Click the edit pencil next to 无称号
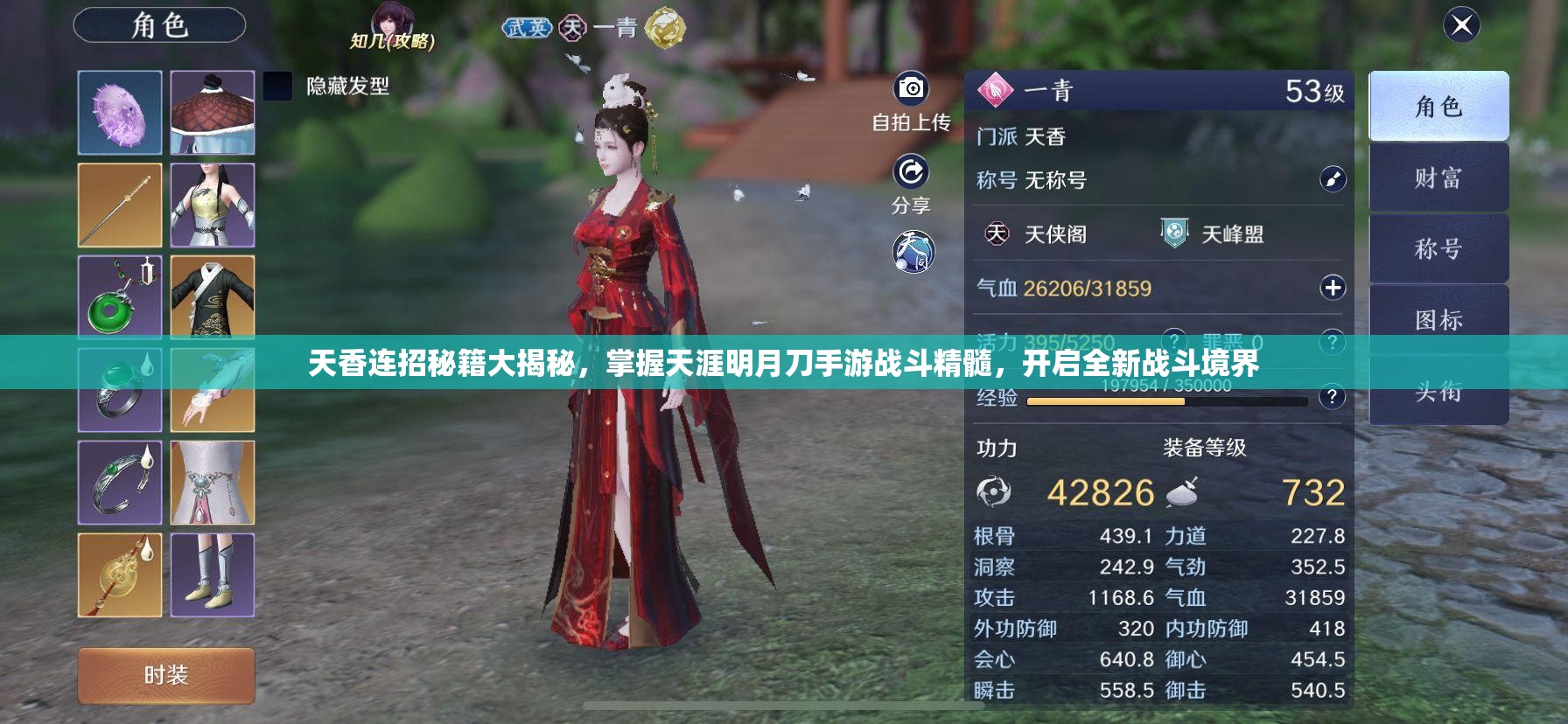 (1331, 180)
